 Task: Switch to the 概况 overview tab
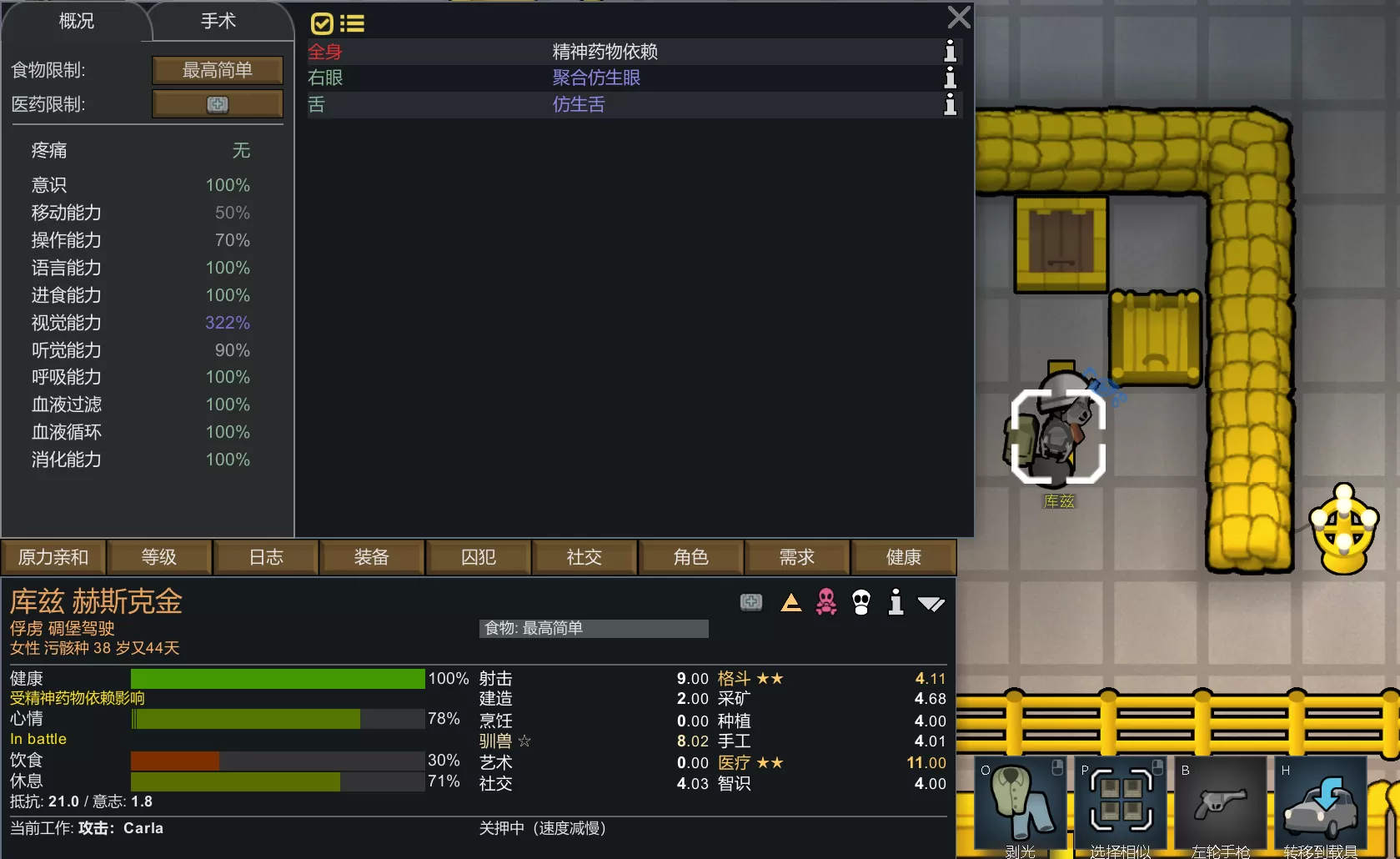tap(76, 22)
